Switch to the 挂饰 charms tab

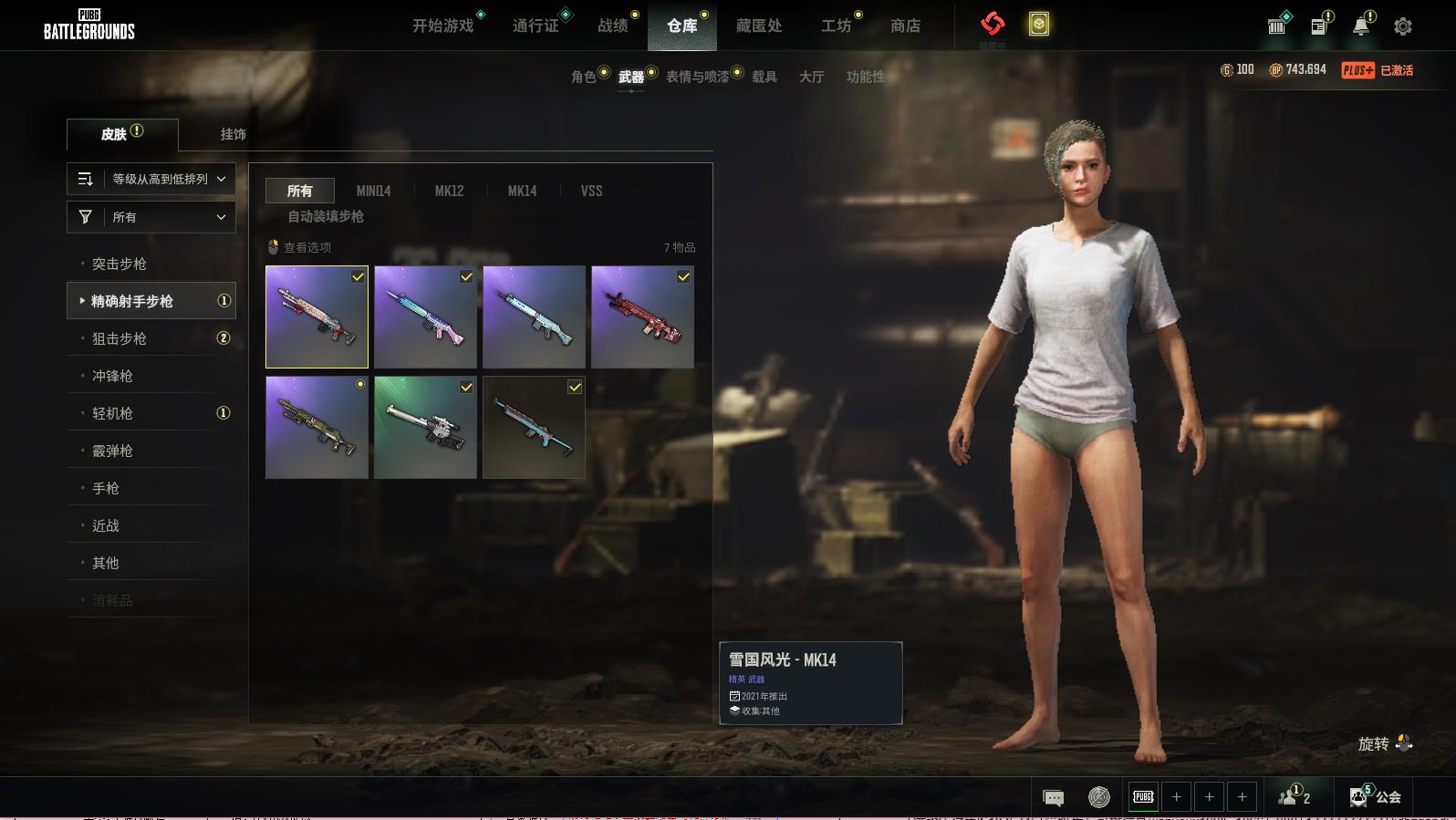pyautogui.click(x=233, y=134)
